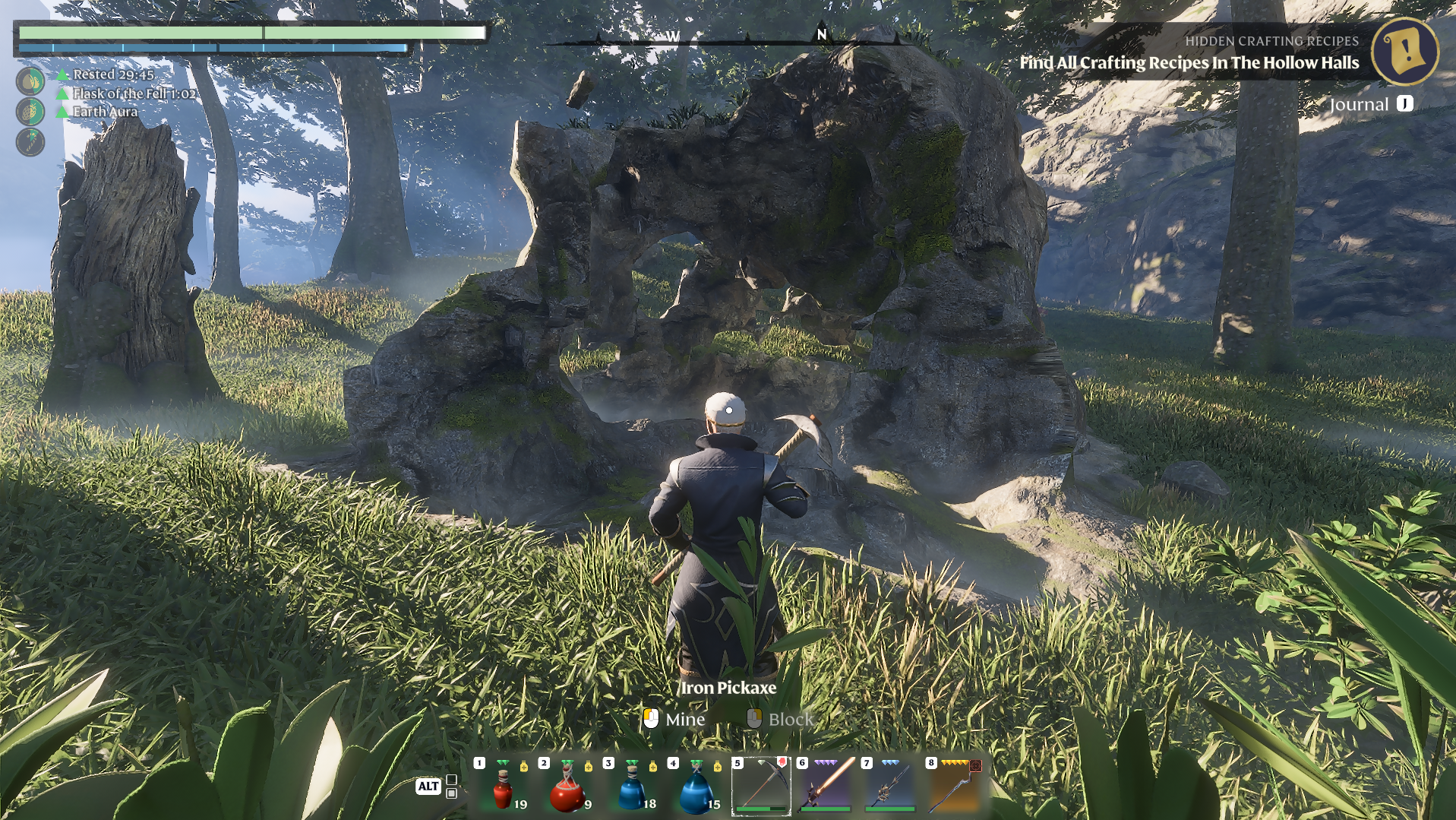Image resolution: width=1456 pixels, height=820 pixels.
Task: Click the berry food buff icon
Action: click(30, 112)
